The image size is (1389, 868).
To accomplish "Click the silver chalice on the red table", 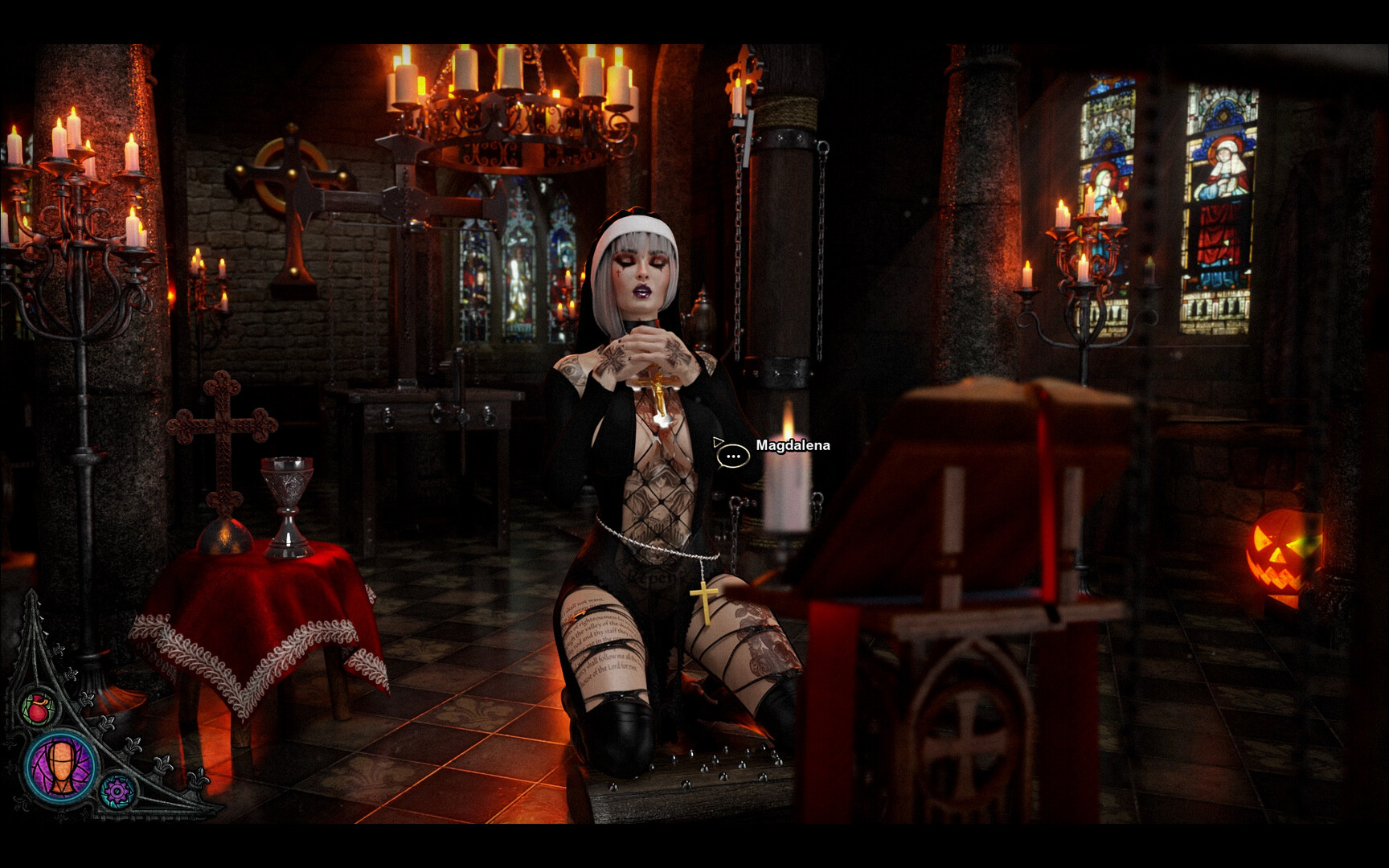I will coord(285,506).
